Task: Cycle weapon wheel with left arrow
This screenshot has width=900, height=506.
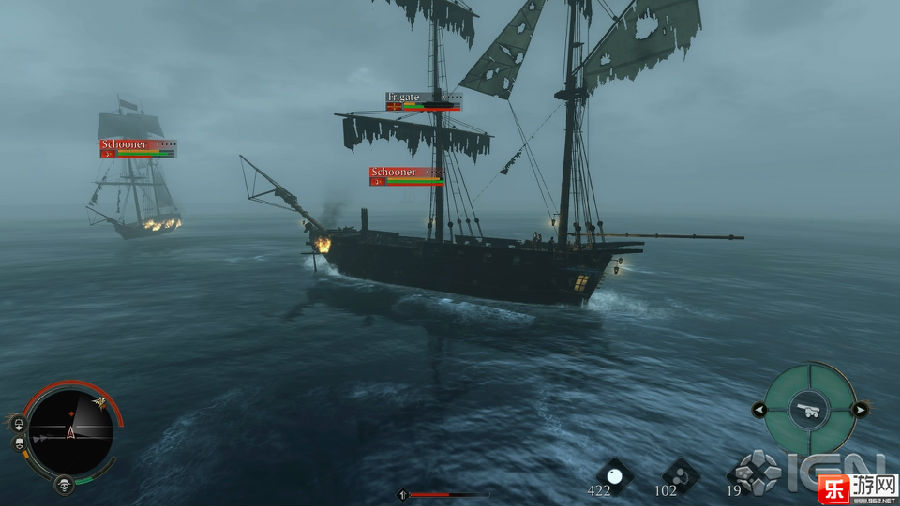Action: tap(759, 409)
